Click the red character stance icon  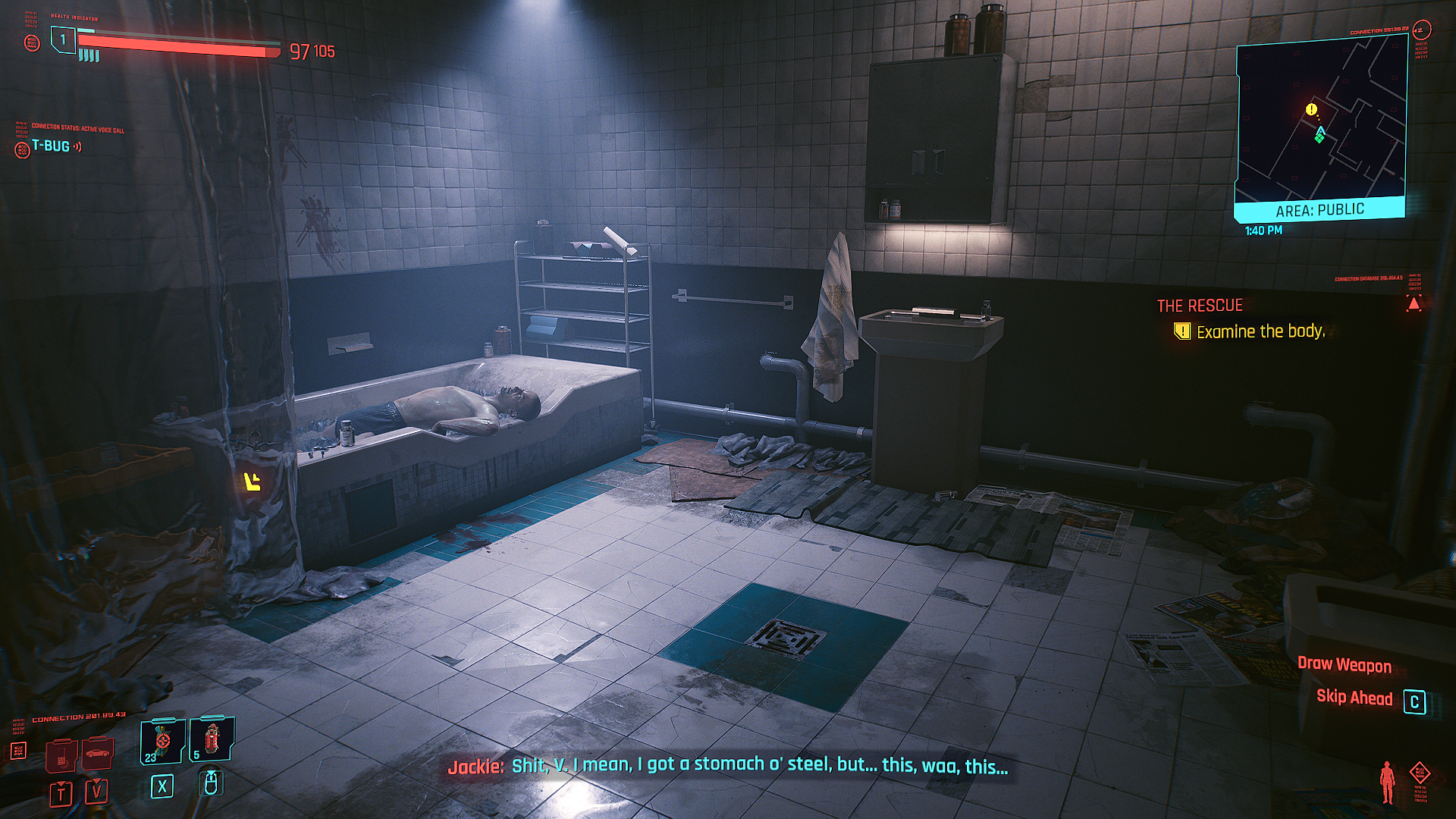[1387, 782]
